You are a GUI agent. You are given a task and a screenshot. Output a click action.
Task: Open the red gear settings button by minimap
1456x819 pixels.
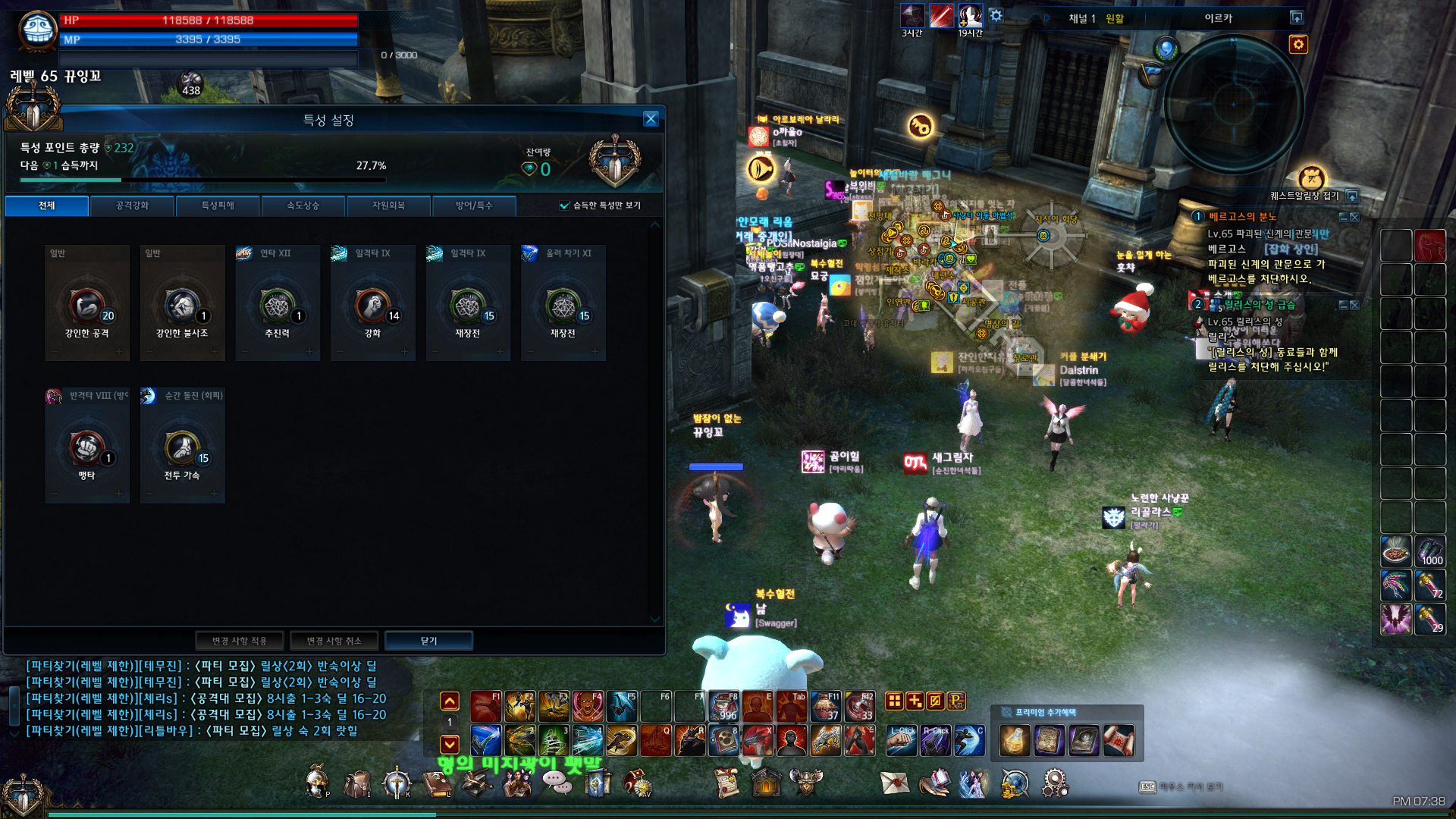tap(1298, 45)
